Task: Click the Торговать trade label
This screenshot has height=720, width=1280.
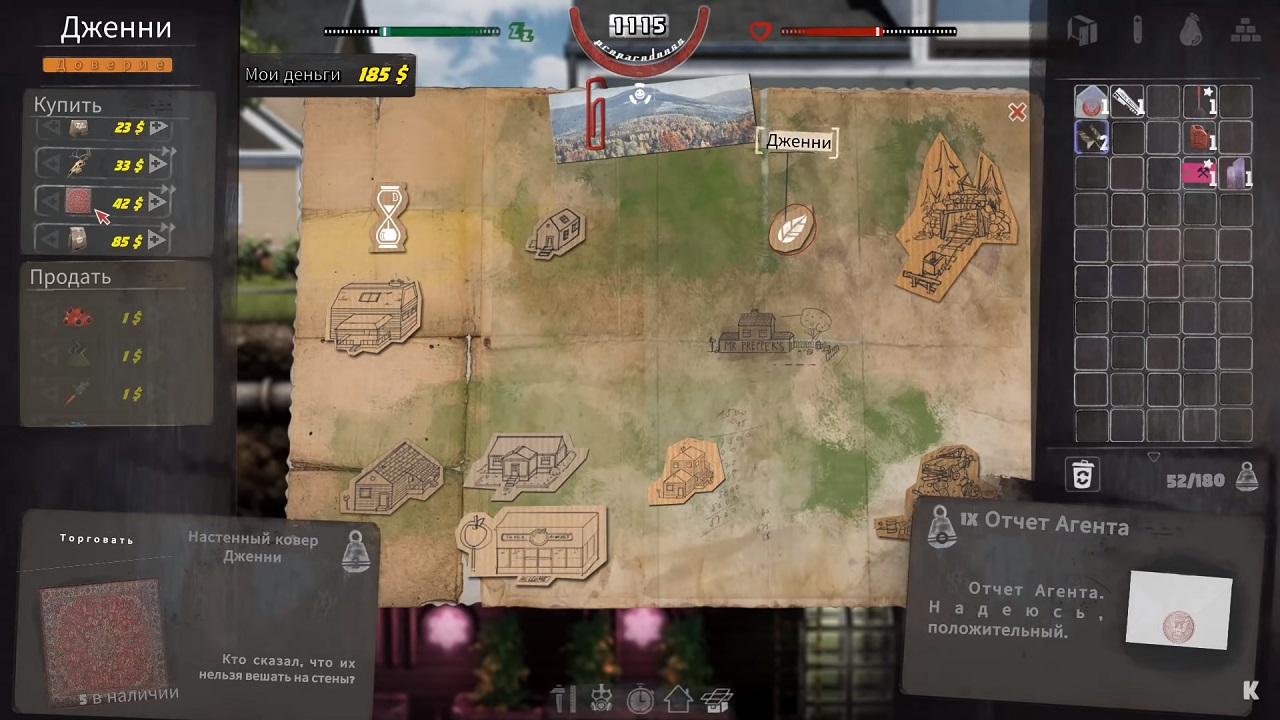Action: click(96, 539)
